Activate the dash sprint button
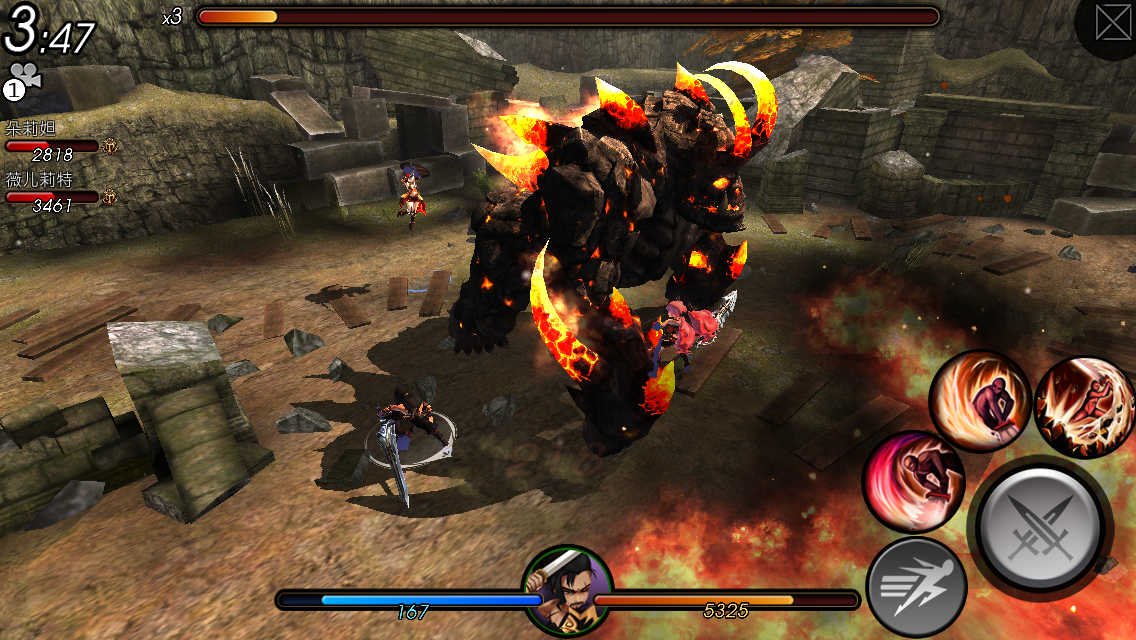Screen dimensions: 1136x640 (x=915, y=587)
